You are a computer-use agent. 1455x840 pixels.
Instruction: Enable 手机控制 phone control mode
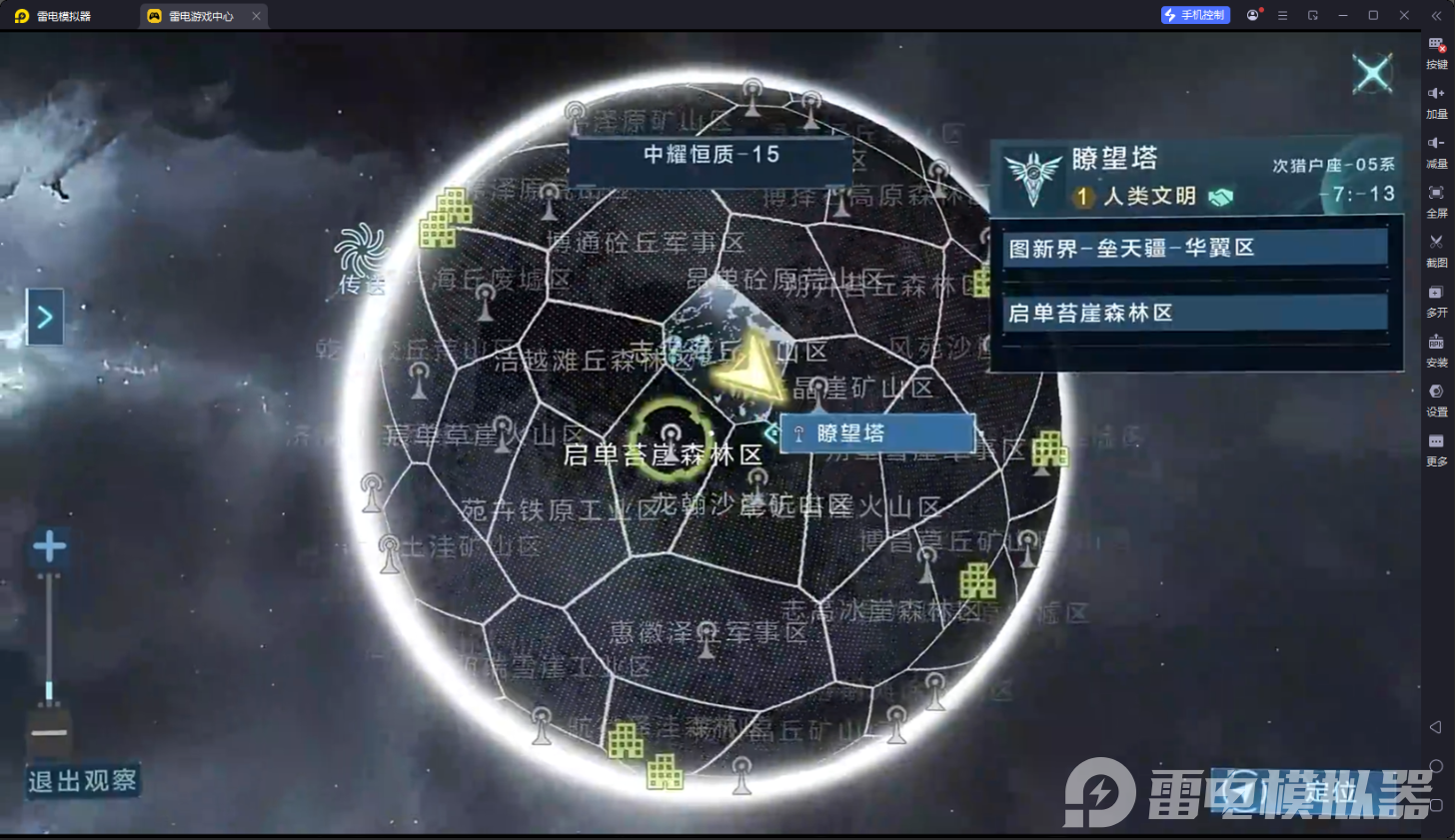pyautogui.click(x=1195, y=15)
